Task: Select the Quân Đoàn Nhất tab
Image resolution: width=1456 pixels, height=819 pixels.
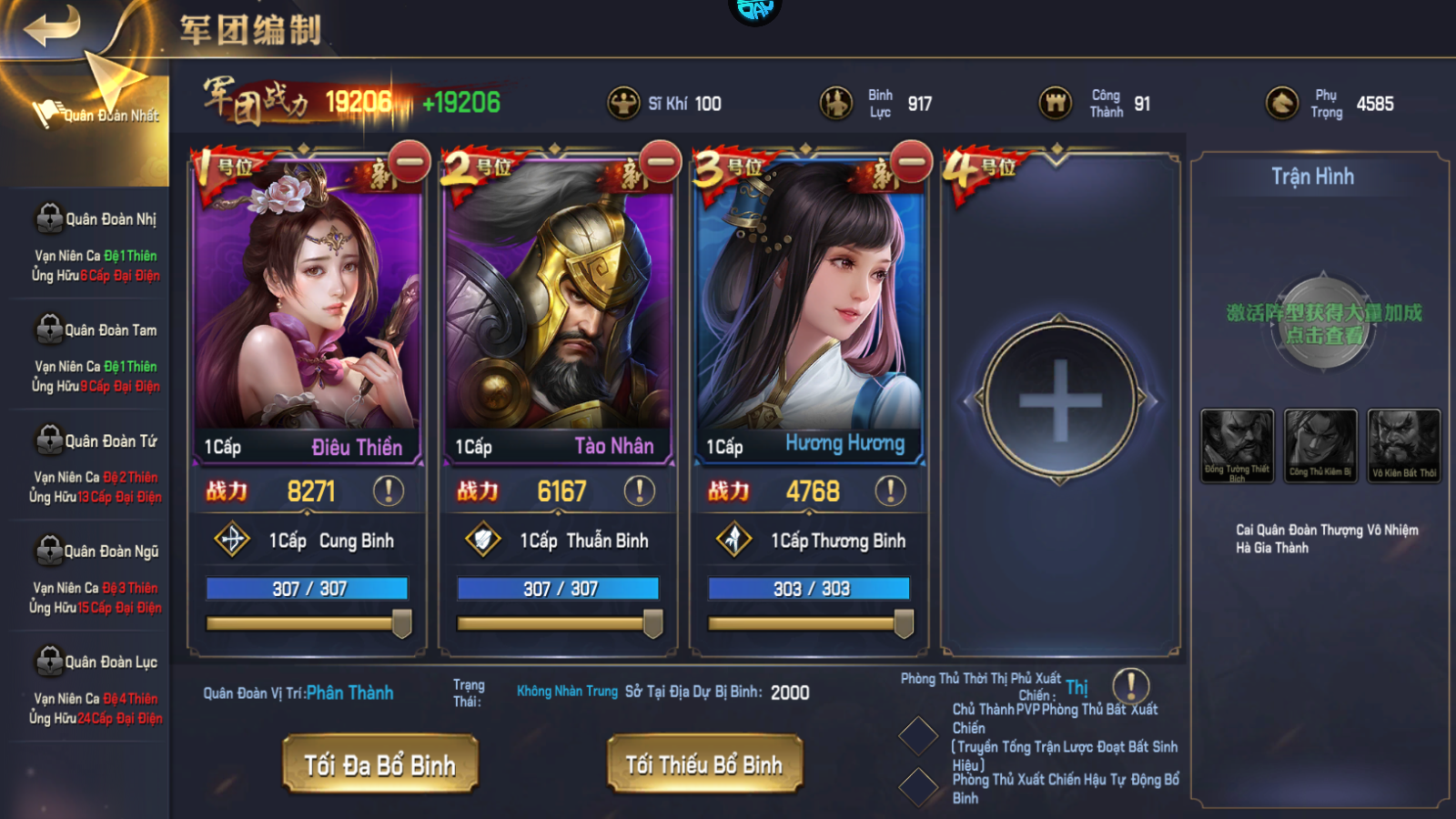Action: coord(100,115)
